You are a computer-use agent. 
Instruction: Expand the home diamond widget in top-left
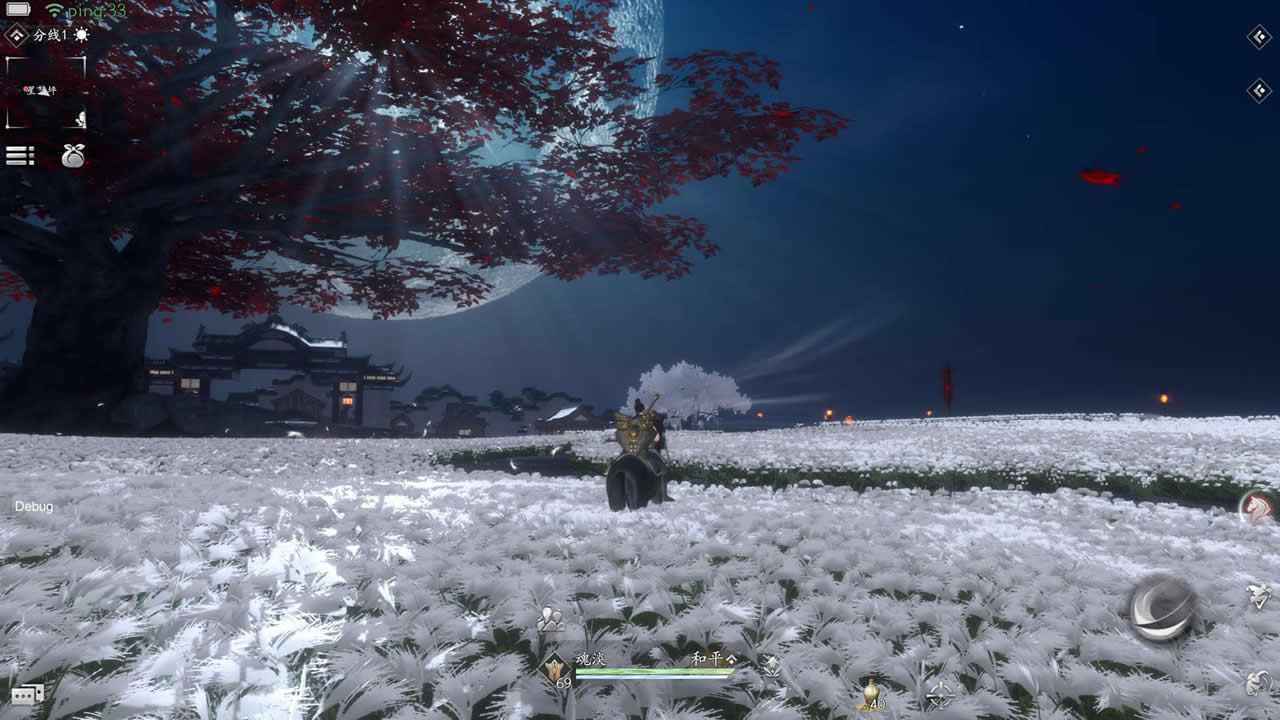tap(14, 33)
